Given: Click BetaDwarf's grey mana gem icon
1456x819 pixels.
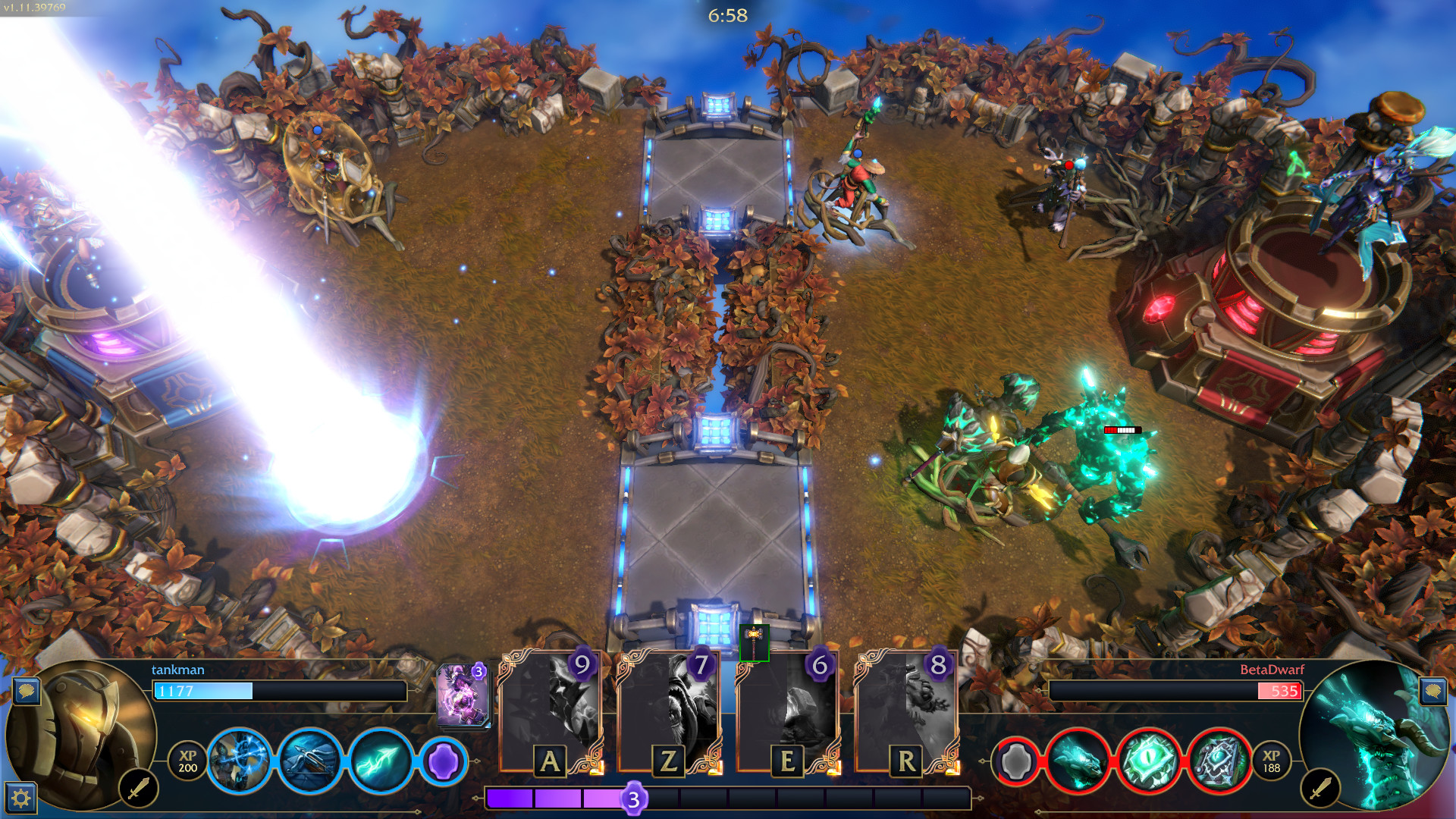Looking at the screenshot, I should [x=1016, y=761].
